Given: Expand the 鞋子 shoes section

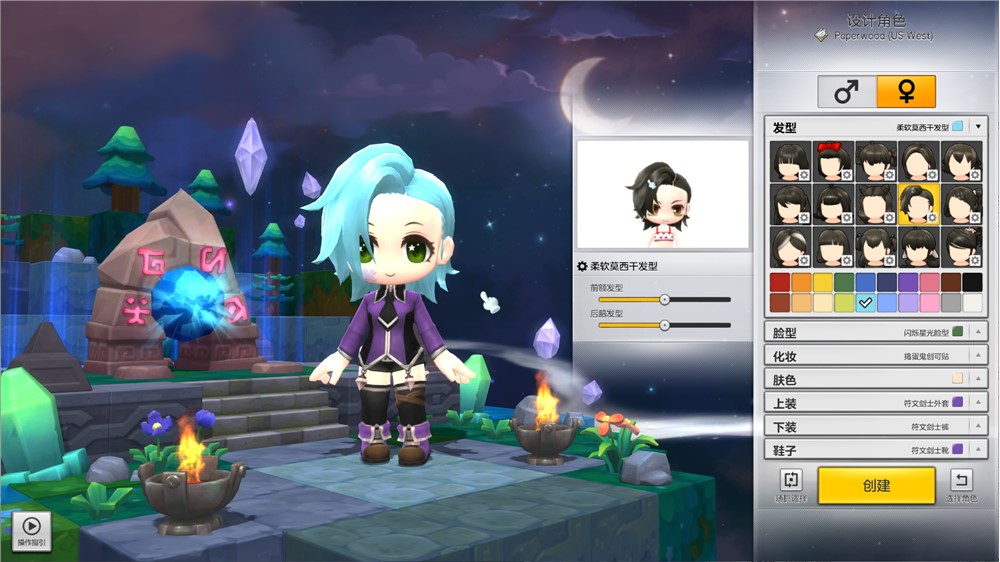Looking at the screenshot, I should coord(979,450).
